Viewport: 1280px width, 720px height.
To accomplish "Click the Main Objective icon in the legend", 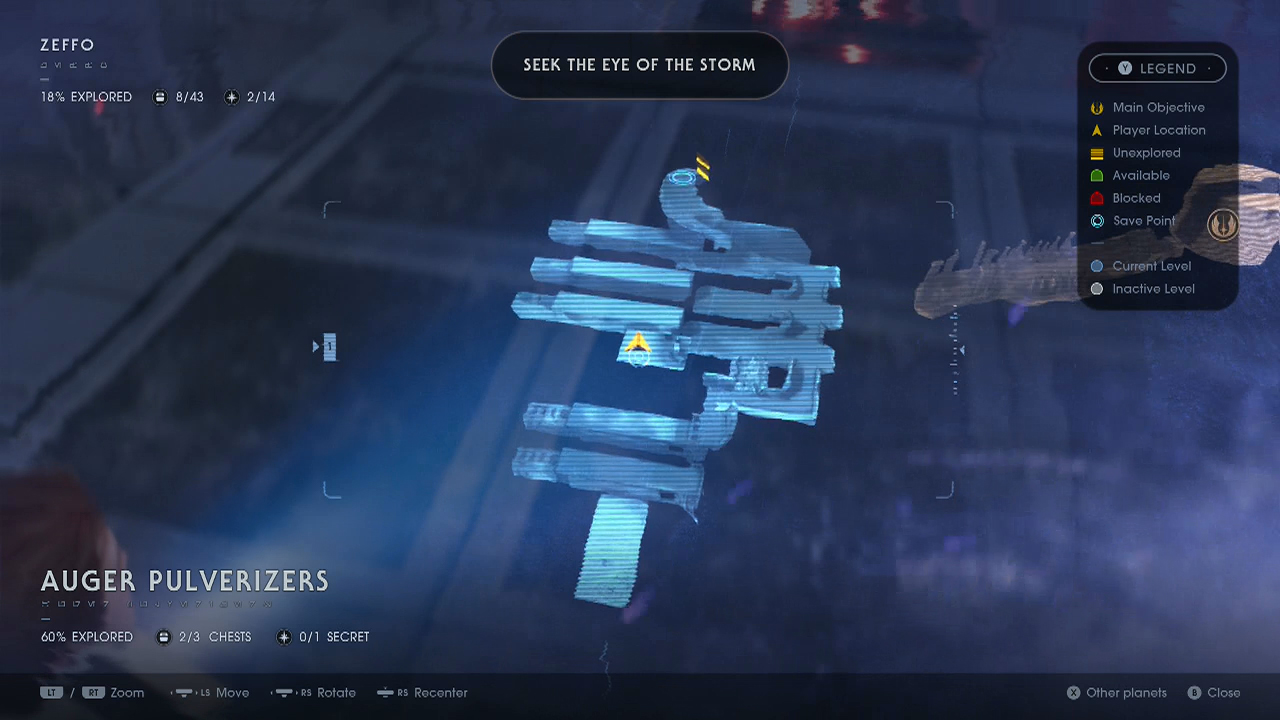I will point(1097,107).
